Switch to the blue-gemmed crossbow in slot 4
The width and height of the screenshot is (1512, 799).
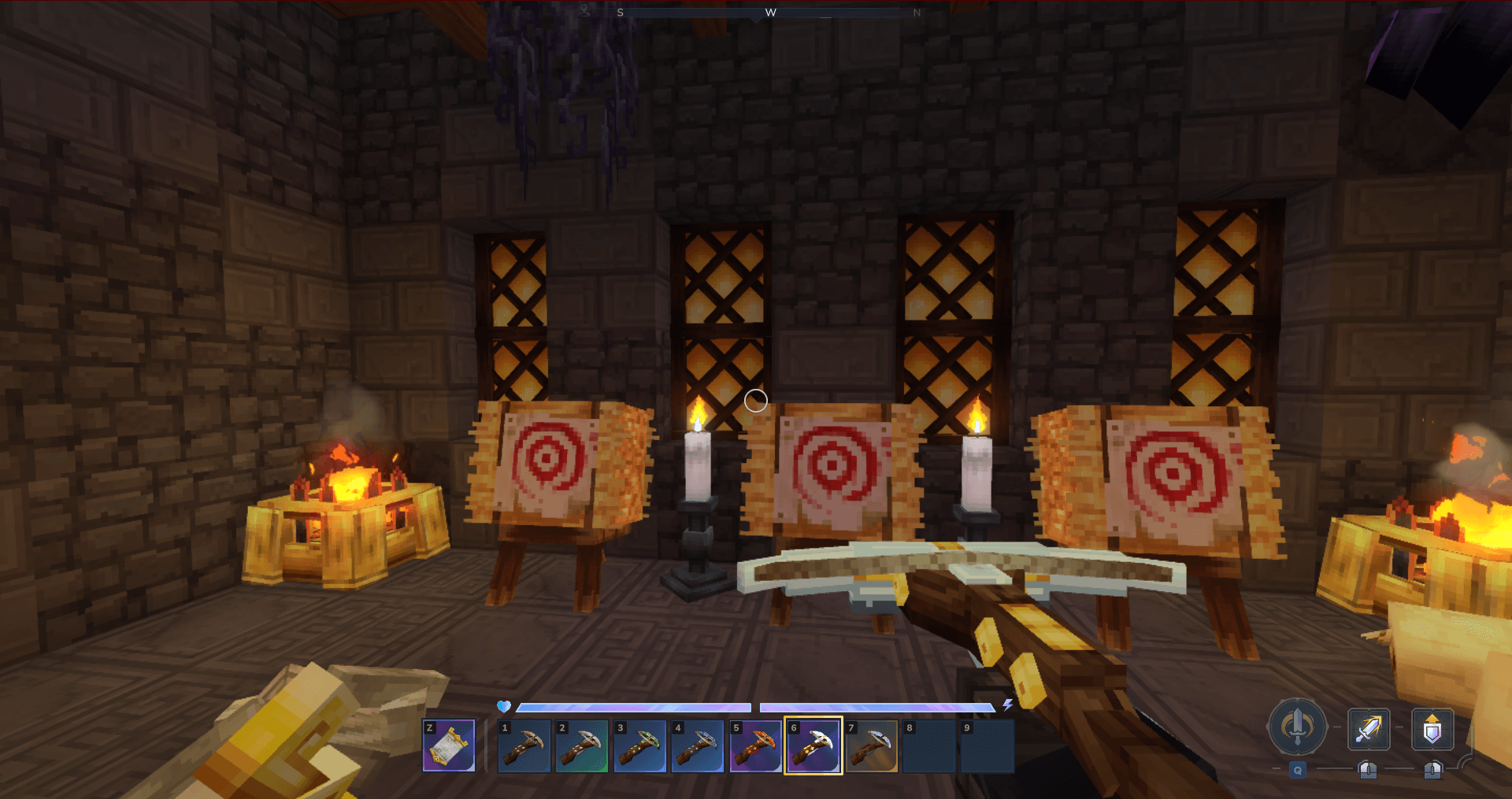click(698, 745)
